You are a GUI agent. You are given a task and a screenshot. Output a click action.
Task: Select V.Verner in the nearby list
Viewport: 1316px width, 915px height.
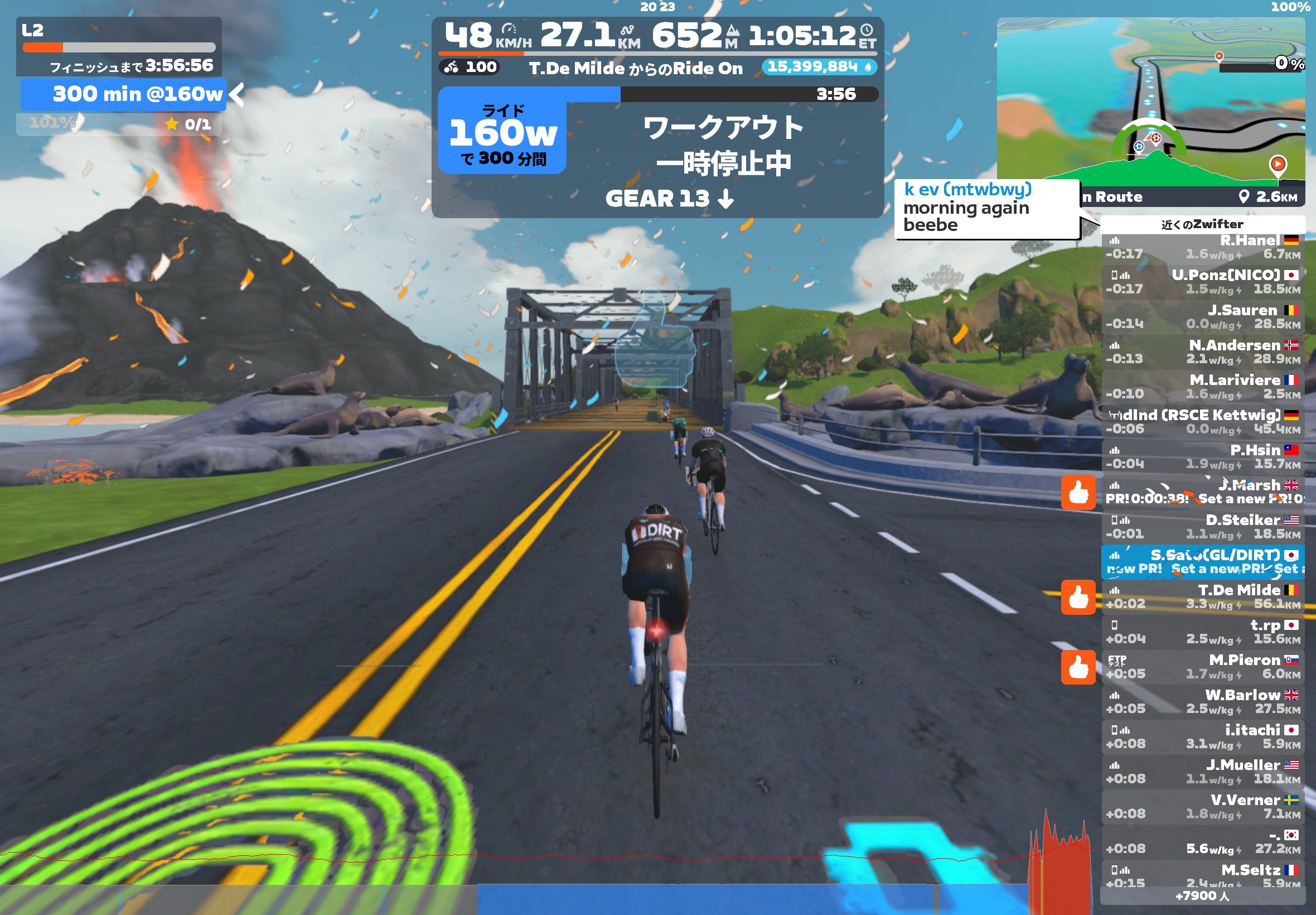click(x=1202, y=807)
